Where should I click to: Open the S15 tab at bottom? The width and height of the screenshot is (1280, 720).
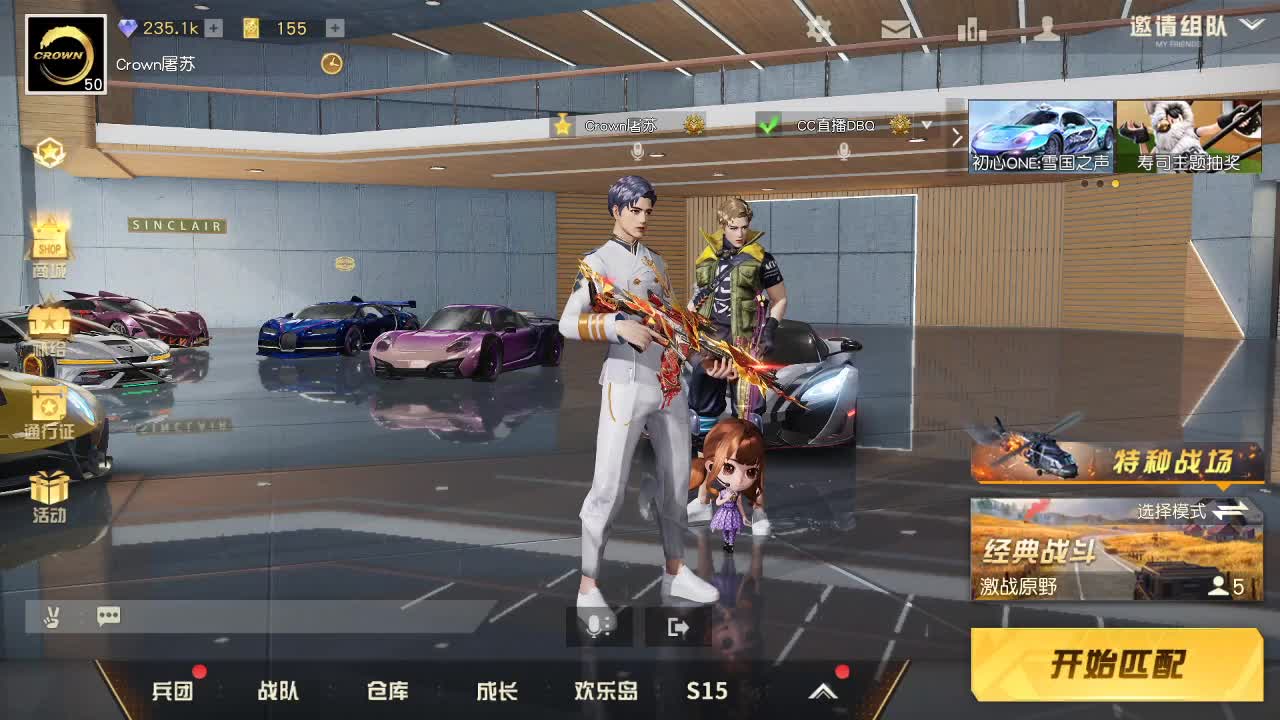point(707,690)
